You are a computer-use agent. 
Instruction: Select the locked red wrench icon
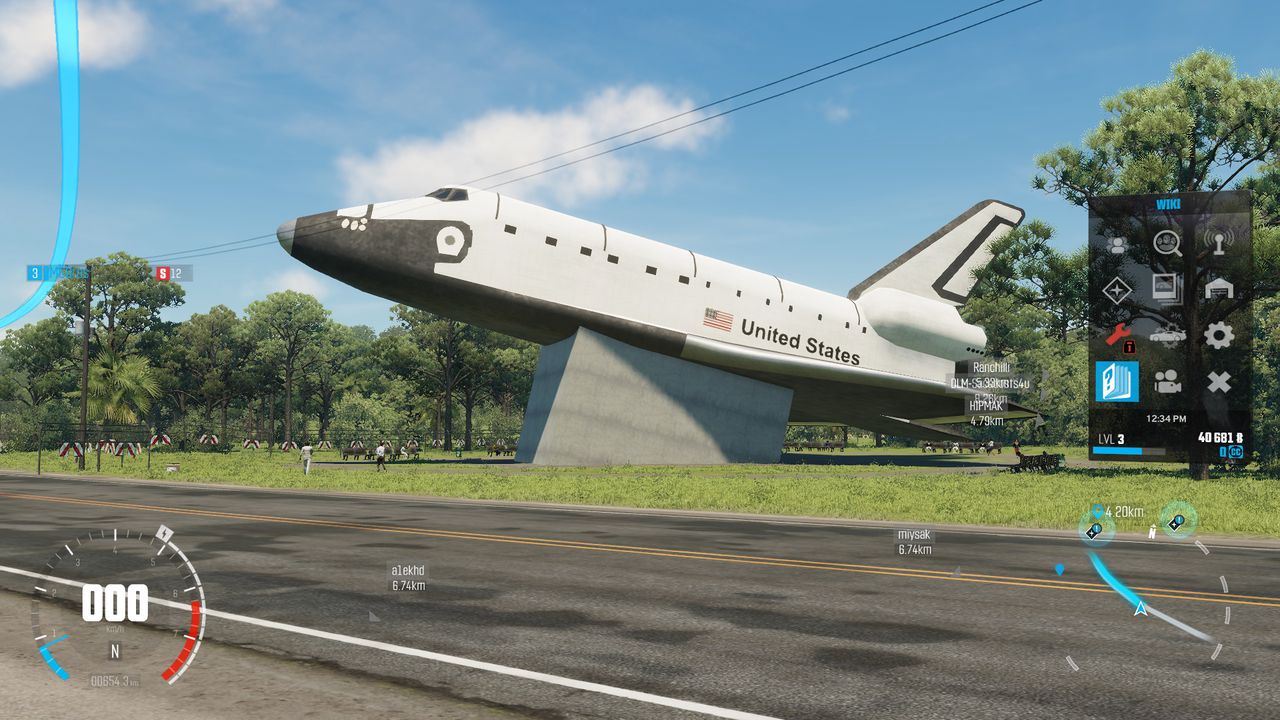[x=1116, y=335]
